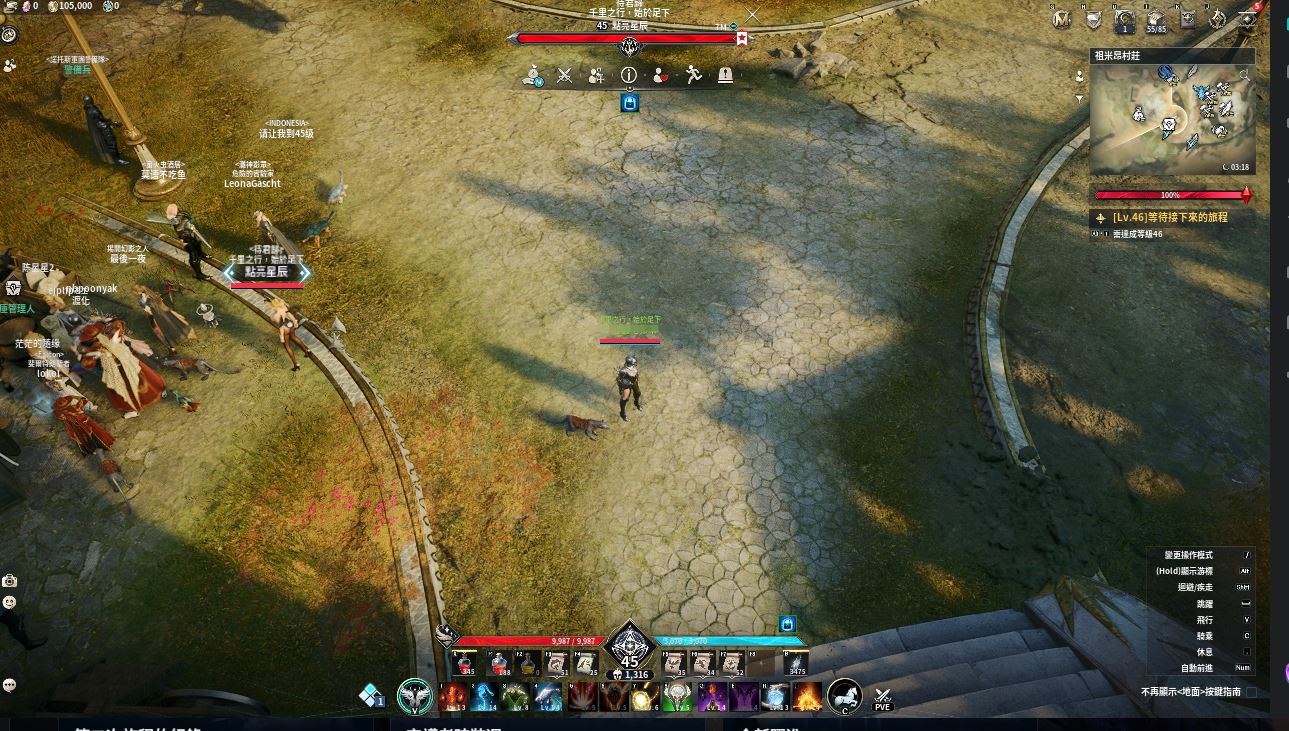The width and height of the screenshot is (1289, 731).
Task: Invite target to party with add-member icon
Action: [597, 75]
